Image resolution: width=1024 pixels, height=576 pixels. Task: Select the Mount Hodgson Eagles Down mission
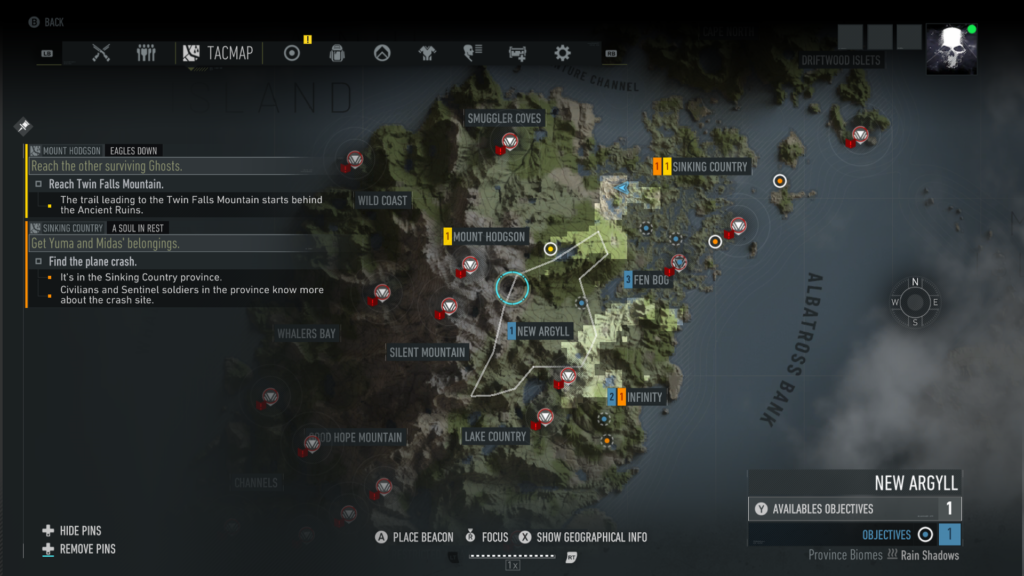pos(95,150)
